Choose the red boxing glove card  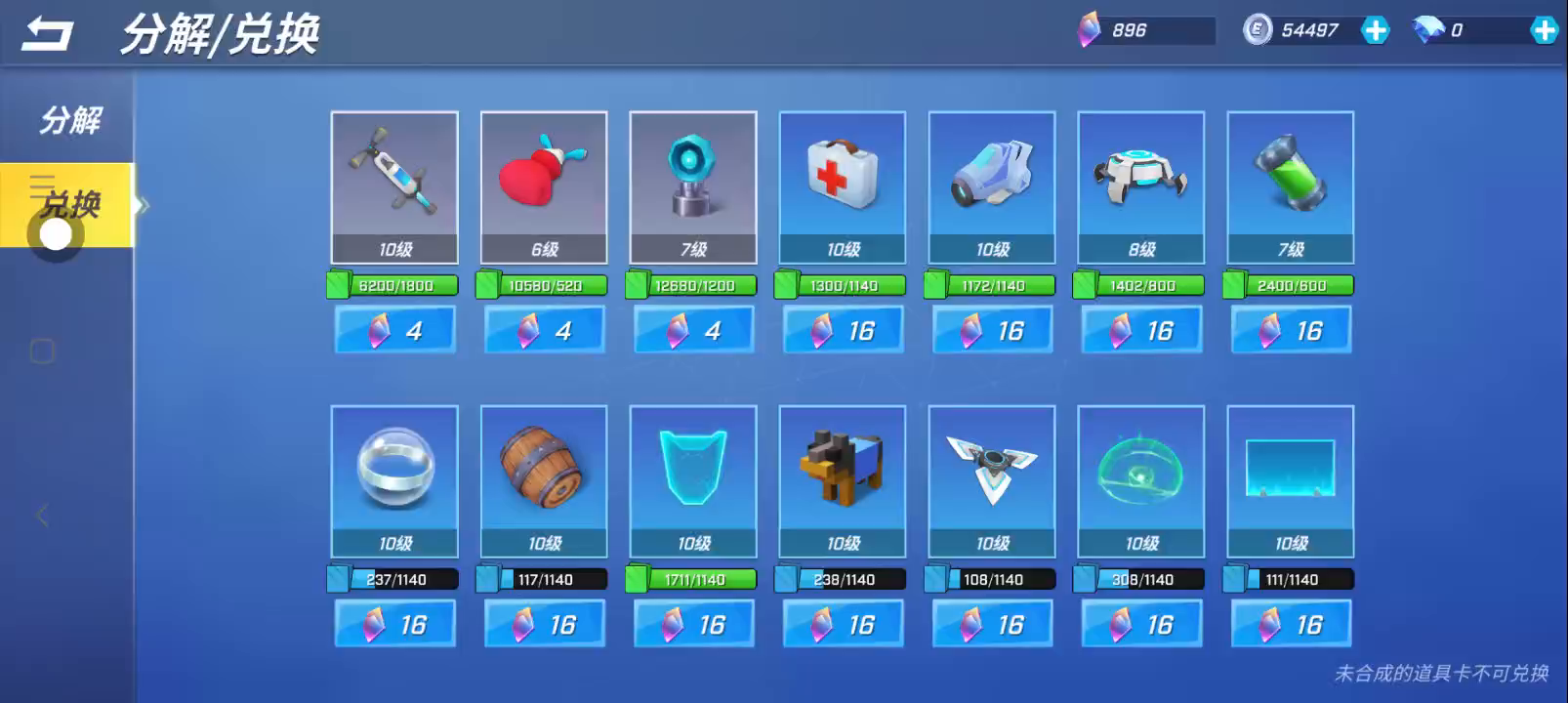544,186
